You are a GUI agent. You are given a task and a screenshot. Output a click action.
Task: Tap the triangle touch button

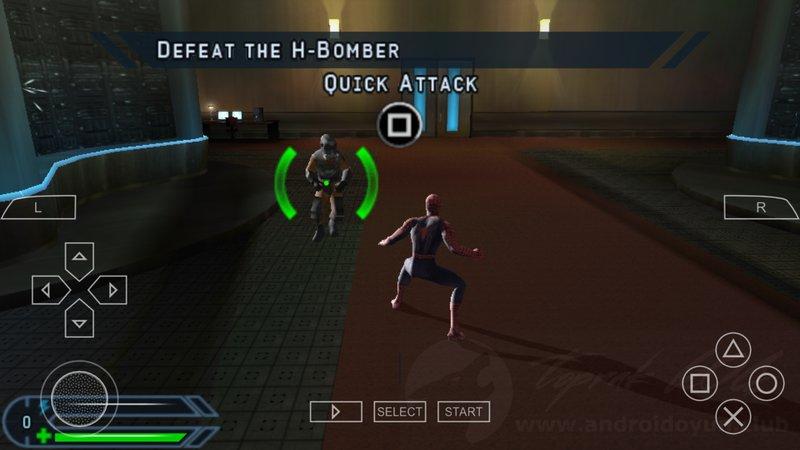(x=733, y=351)
